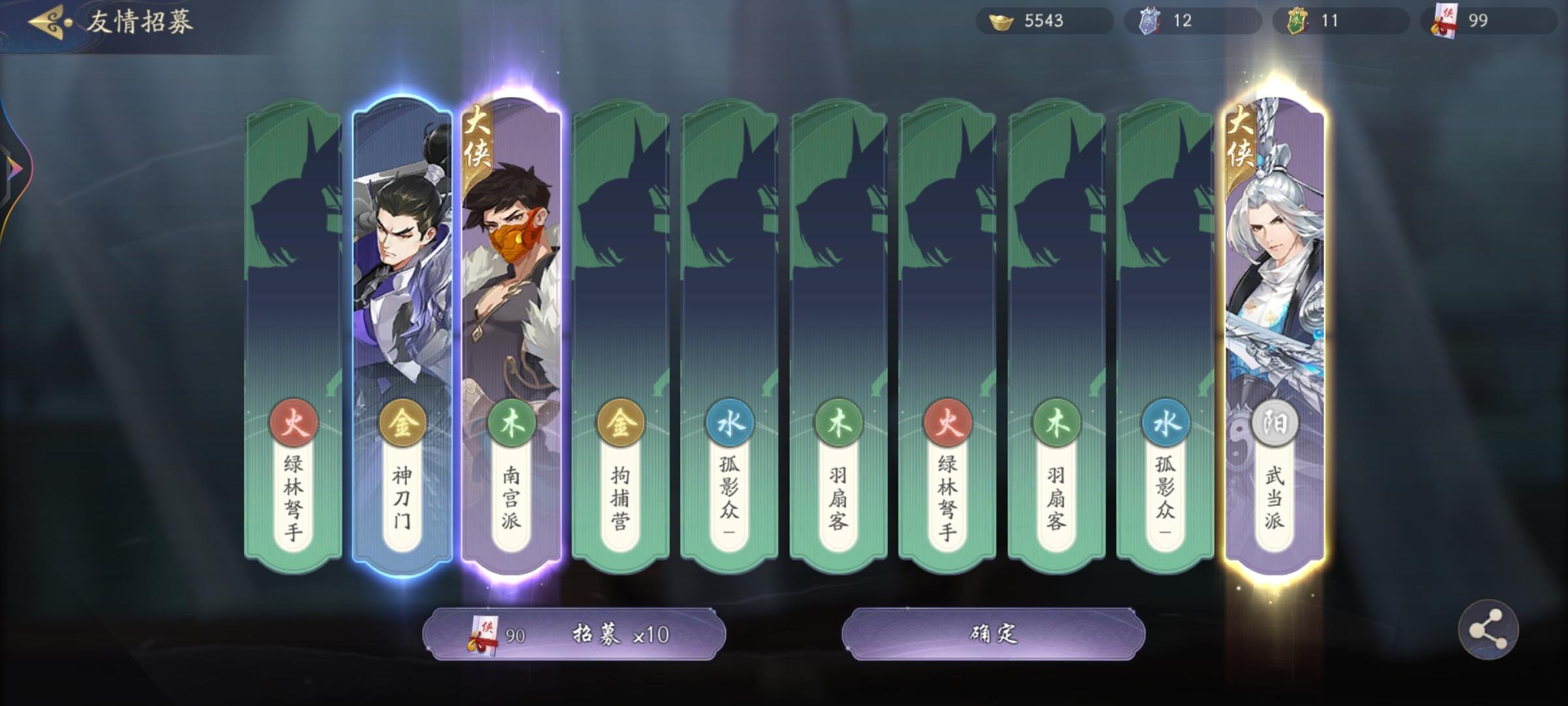Select the 神刀门 character card

tap(401, 294)
